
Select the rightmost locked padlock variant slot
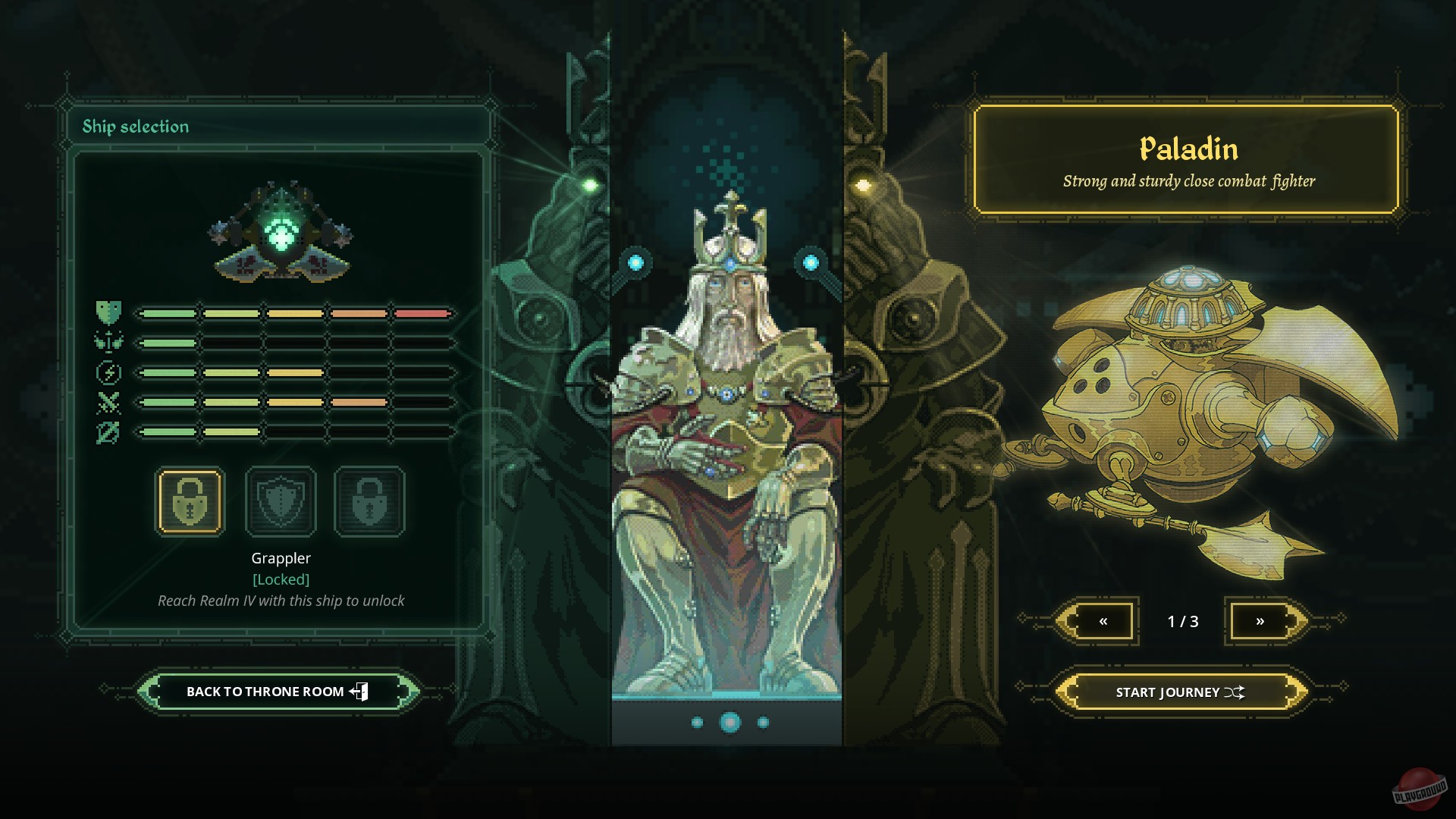pyautogui.click(x=369, y=502)
